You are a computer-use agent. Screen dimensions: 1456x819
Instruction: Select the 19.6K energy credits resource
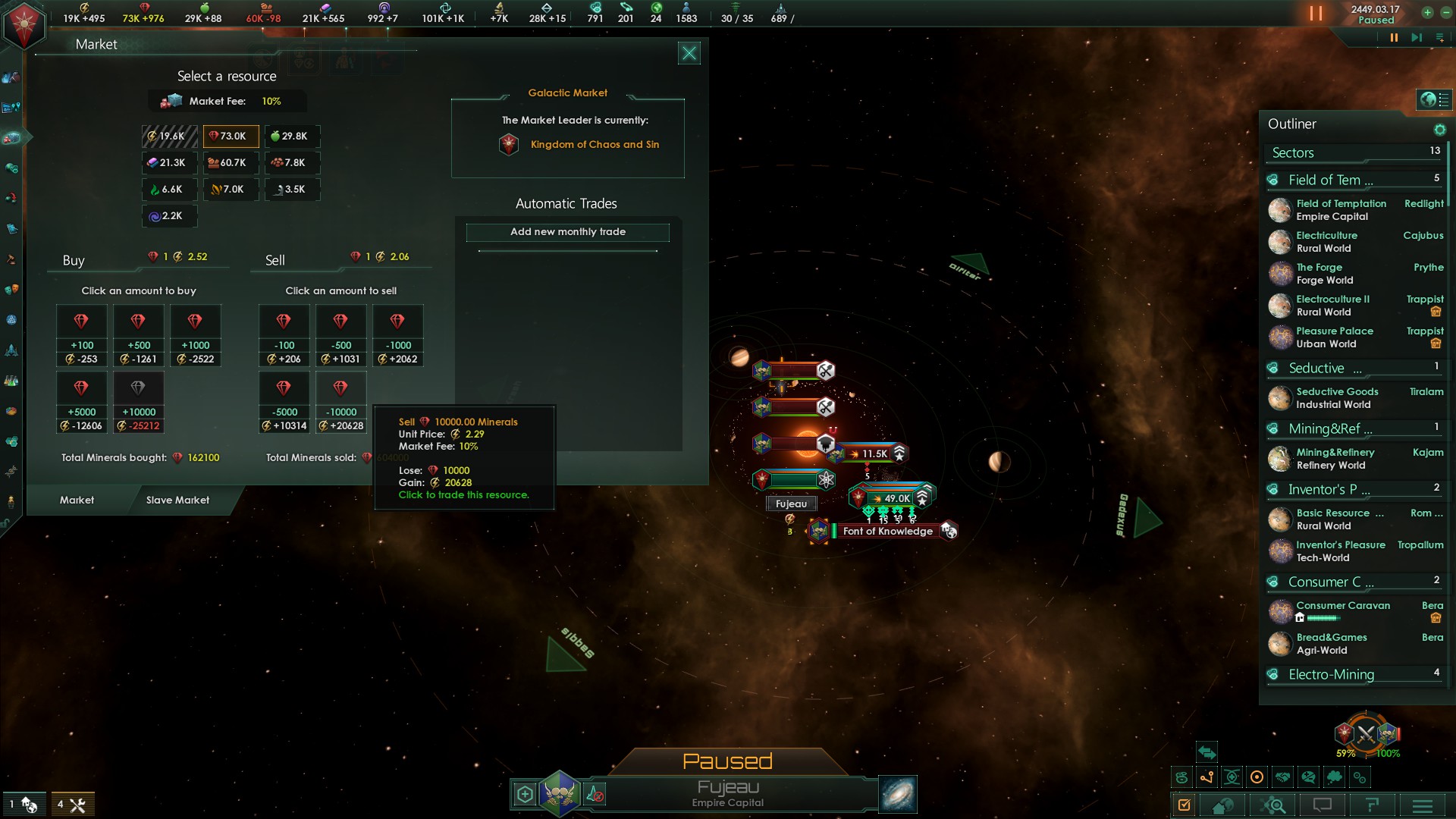[169, 136]
